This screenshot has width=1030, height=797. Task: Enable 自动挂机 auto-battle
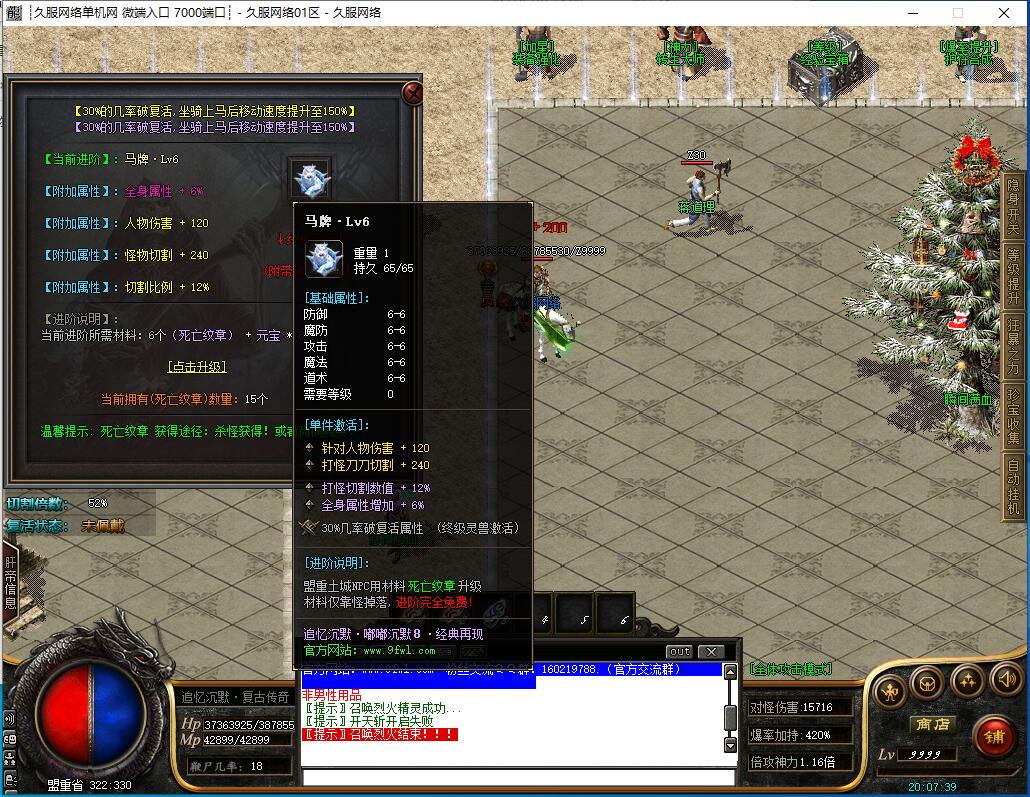pos(1013,487)
